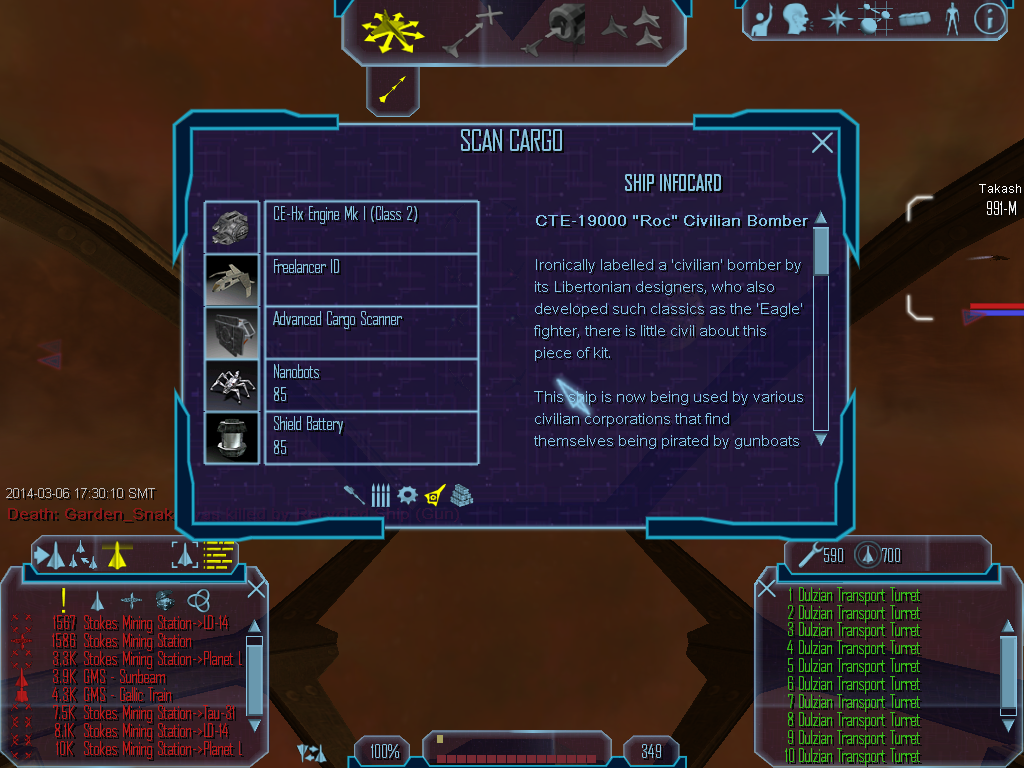Close the Scan Cargo window
The image size is (1024, 768).
(822, 143)
